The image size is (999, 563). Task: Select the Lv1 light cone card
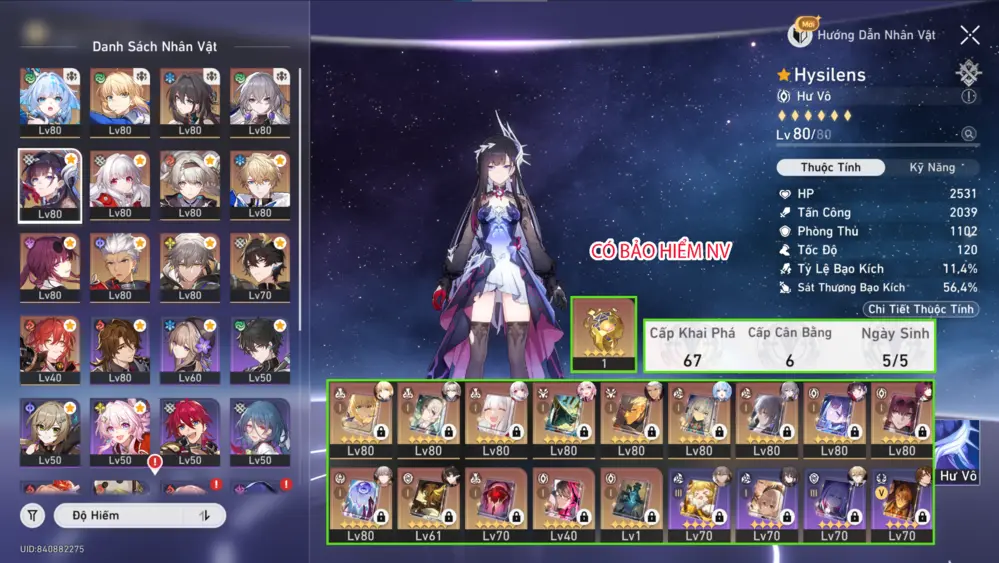pos(631,505)
